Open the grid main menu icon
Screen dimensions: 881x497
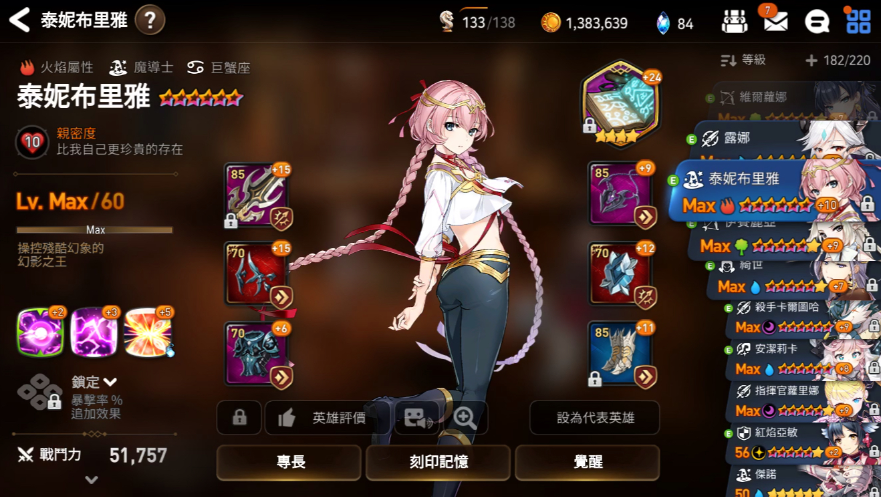point(857,21)
